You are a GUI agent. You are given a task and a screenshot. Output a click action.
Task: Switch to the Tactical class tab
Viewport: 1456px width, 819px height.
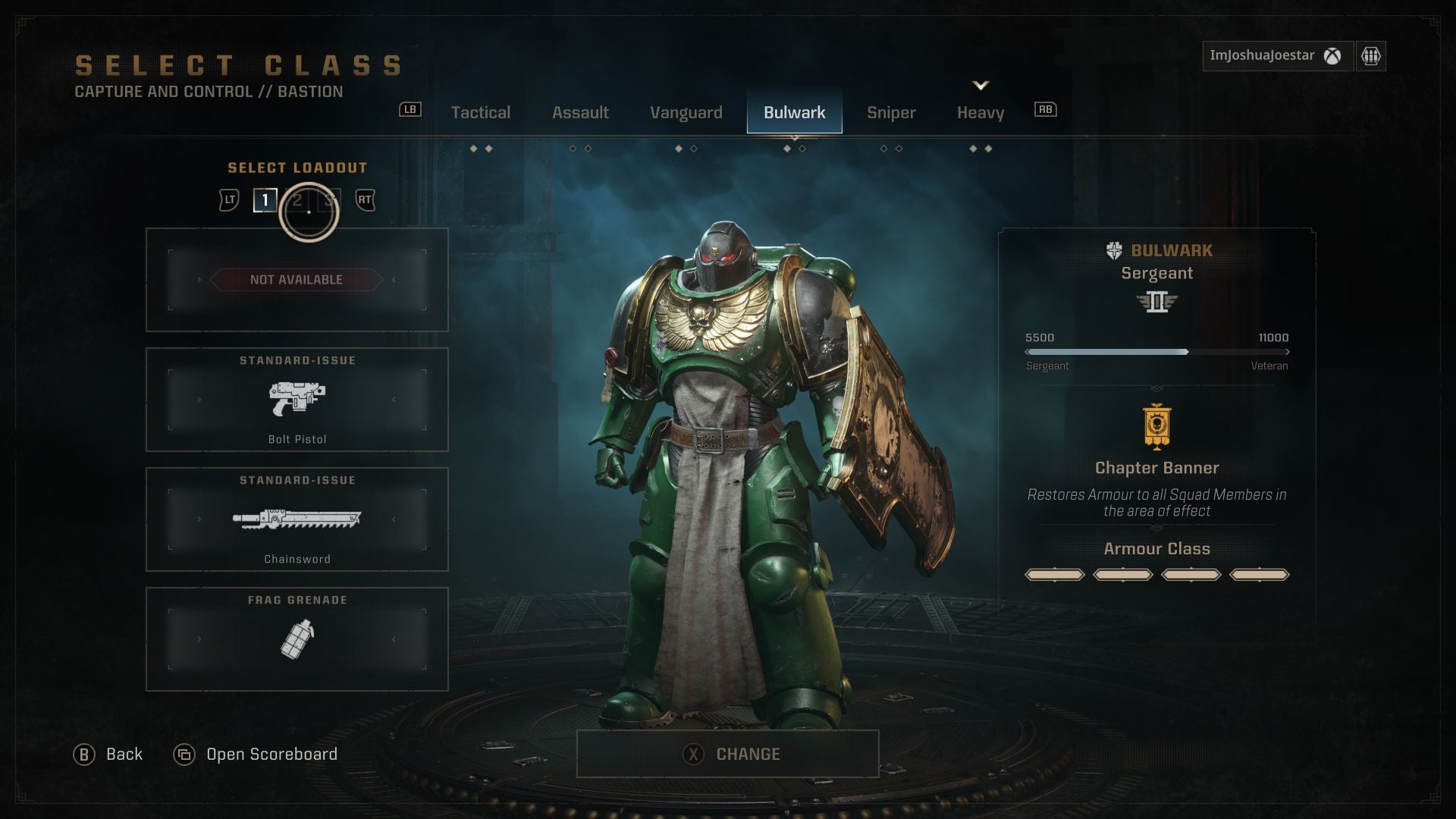(x=480, y=112)
